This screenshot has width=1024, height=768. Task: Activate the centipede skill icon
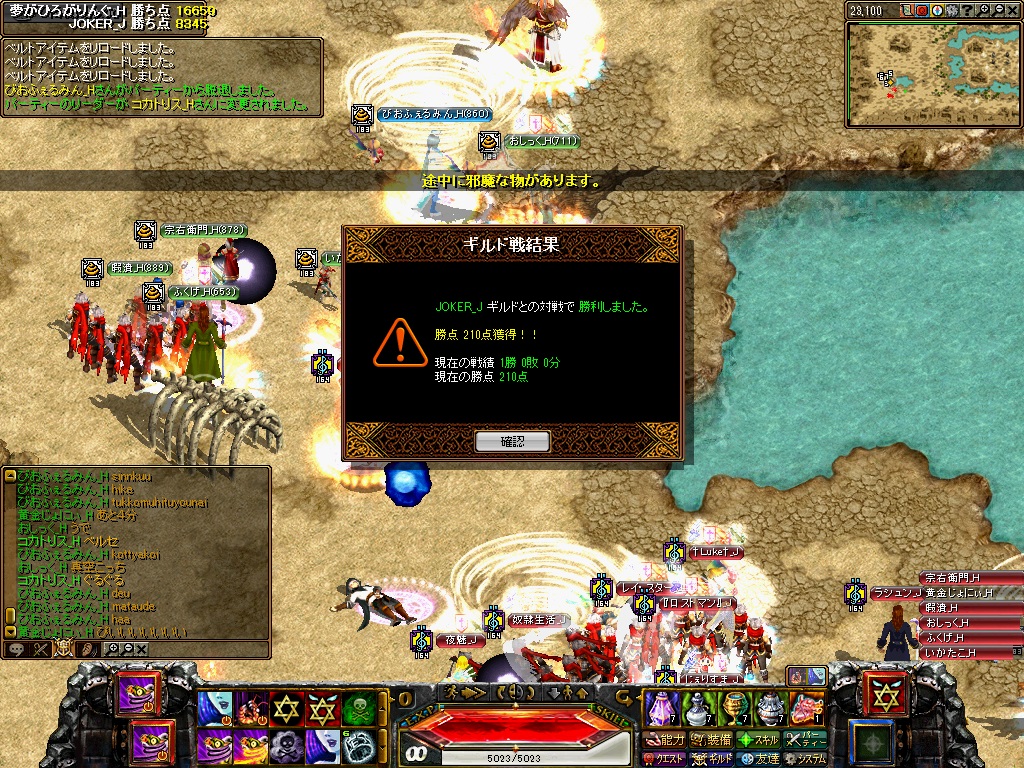[250, 709]
